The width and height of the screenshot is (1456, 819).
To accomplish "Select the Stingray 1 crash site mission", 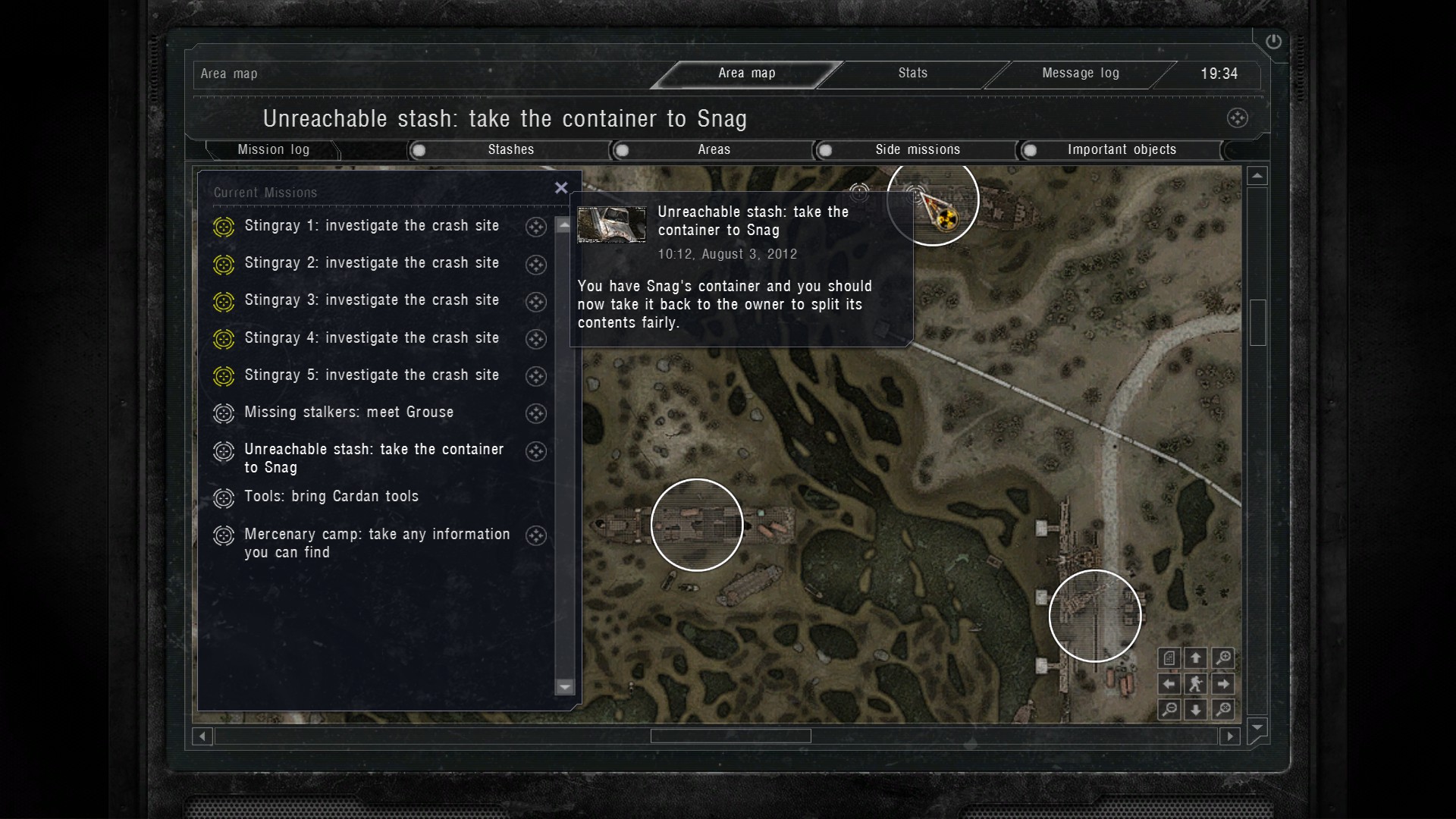I will (372, 226).
